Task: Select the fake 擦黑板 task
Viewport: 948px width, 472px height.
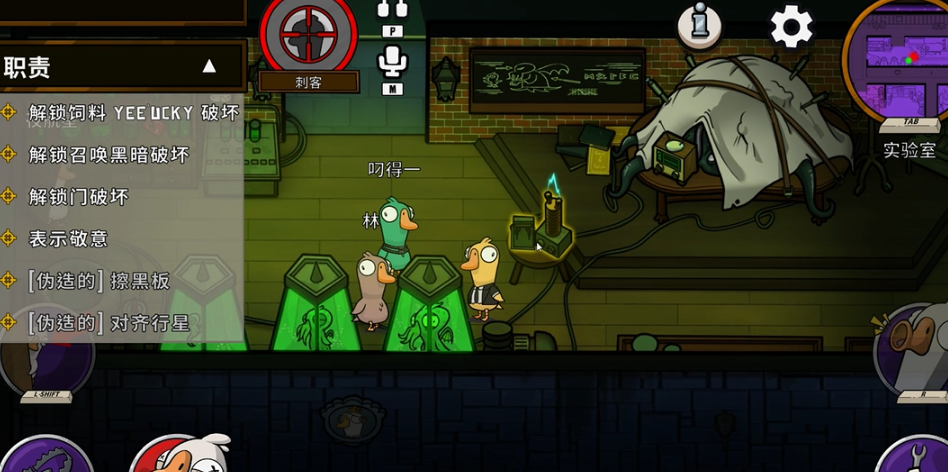Action: pos(98,281)
